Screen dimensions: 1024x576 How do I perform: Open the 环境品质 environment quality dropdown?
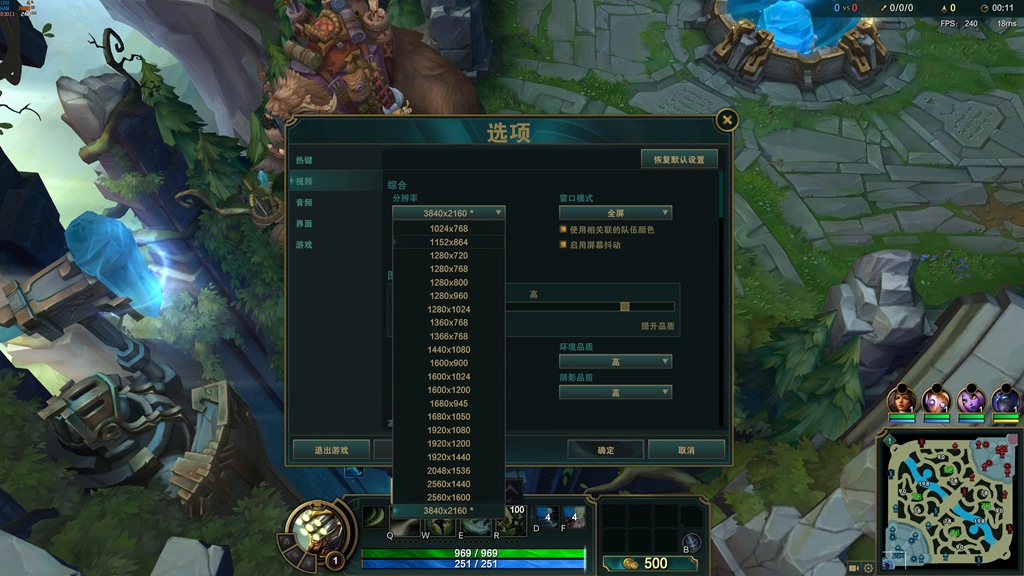(x=615, y=362)
